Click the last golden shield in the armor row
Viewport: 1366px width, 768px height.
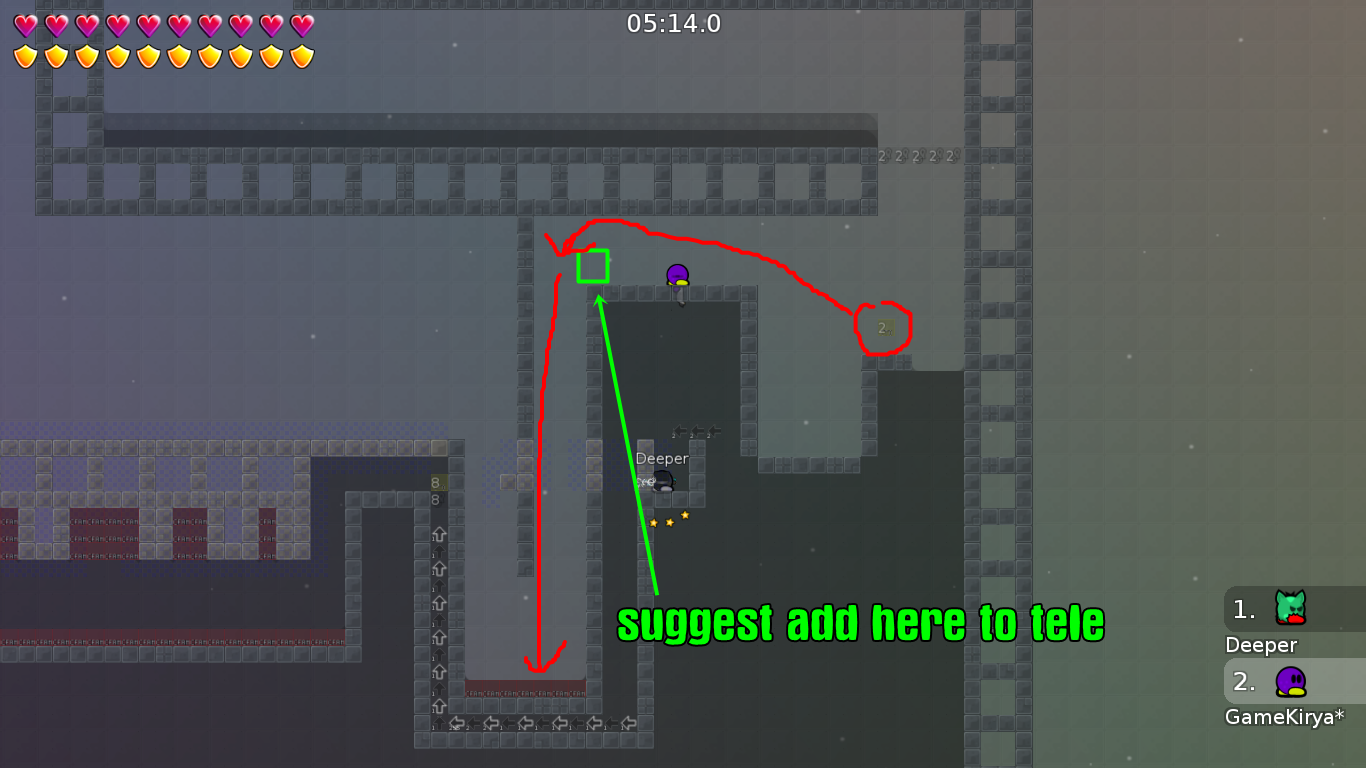(301, 54)
